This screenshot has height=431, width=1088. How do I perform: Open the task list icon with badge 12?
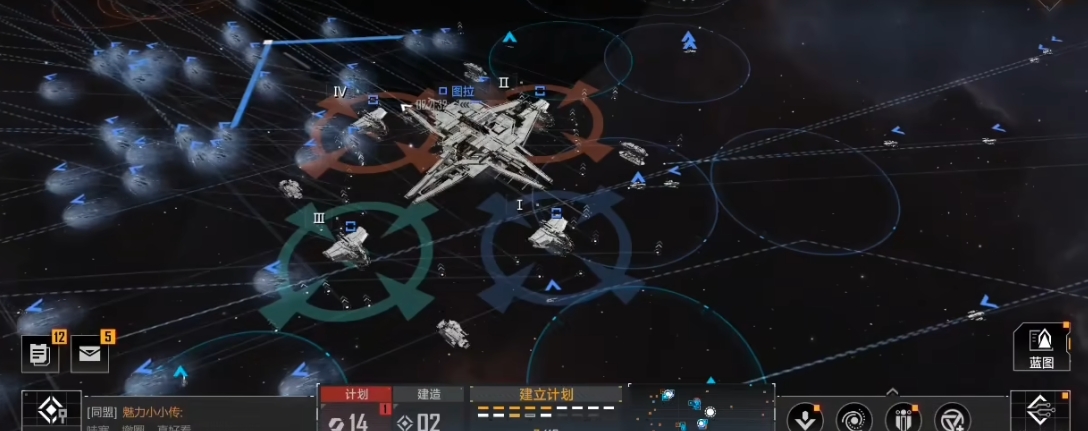(x=40, y=353)
